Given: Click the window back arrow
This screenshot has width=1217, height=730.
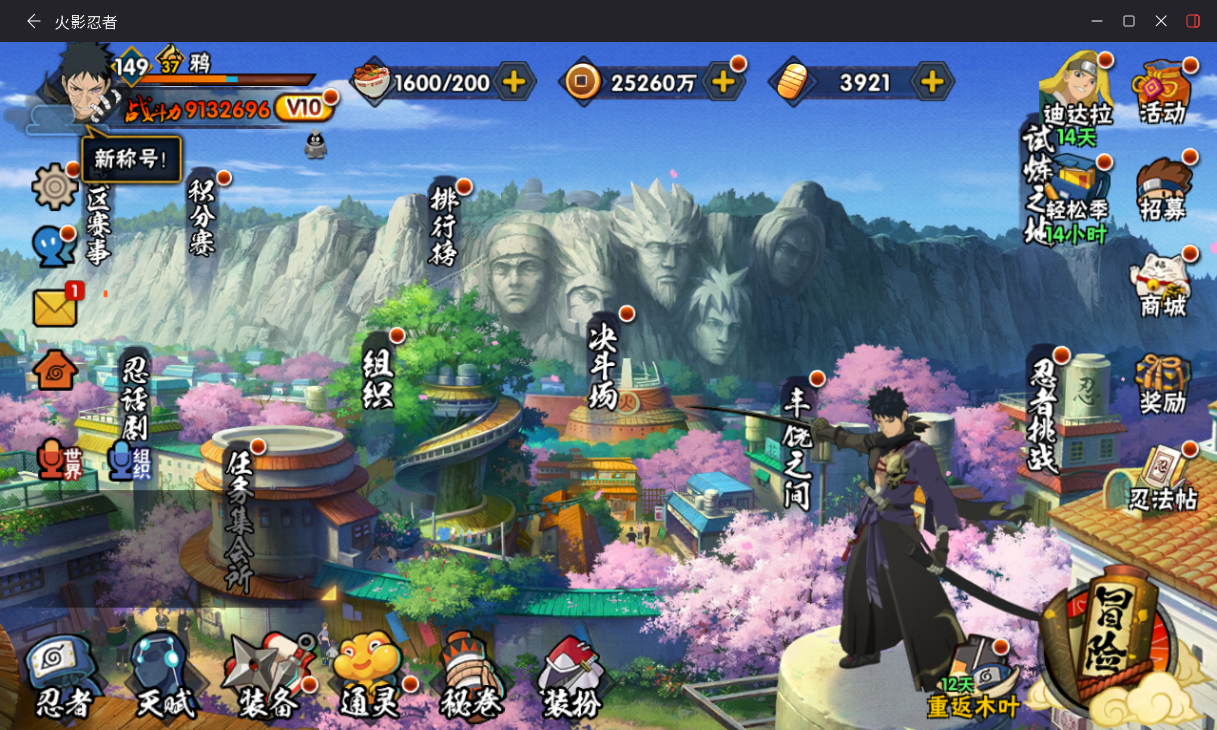Looking at the screenshot, I should [x=34, y=21].
